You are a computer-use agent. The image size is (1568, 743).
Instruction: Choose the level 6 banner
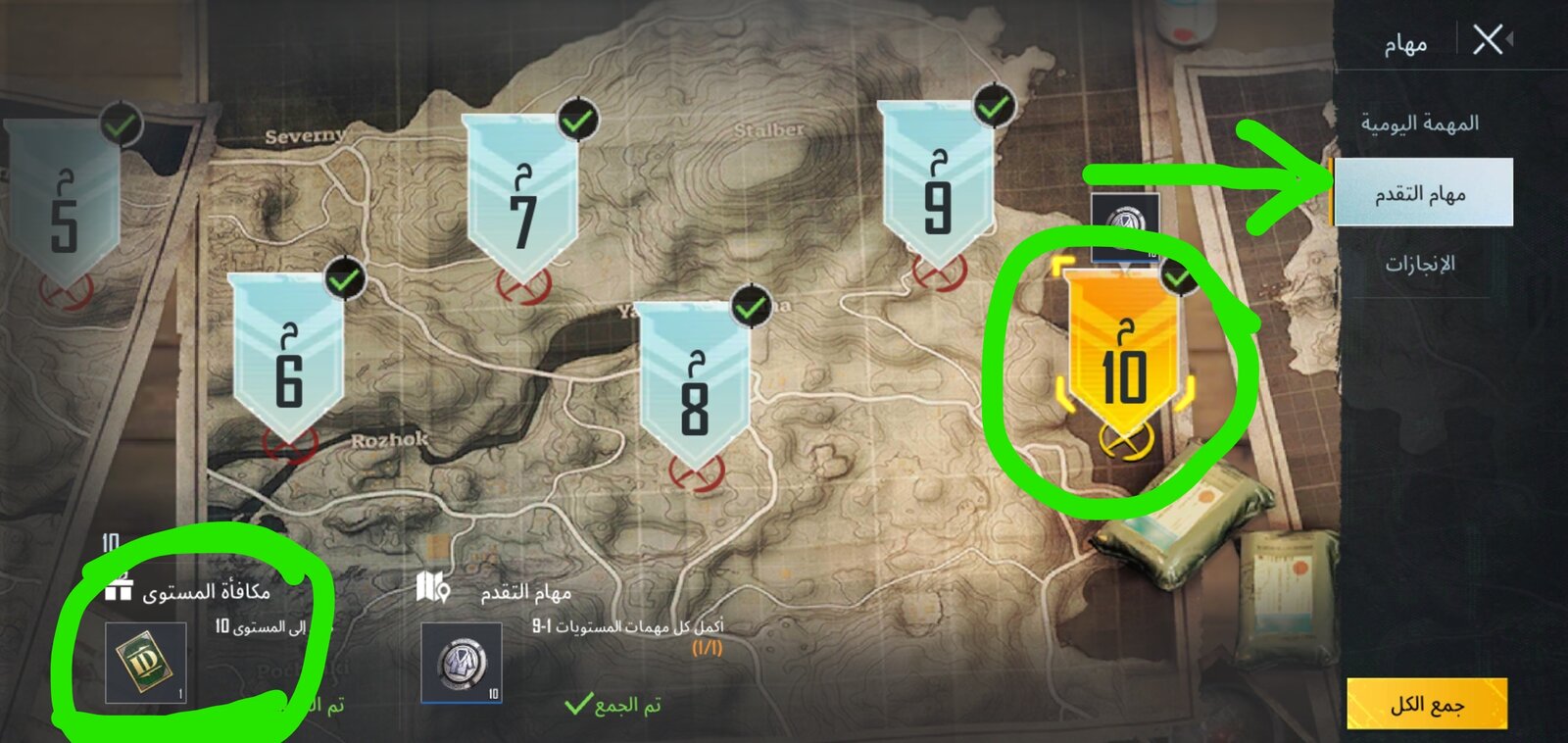click(x=288, y=359)
